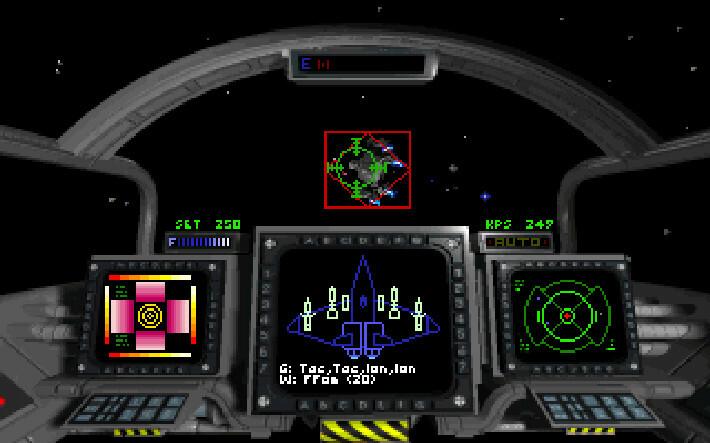Click the blue ship weapon loadout display
710x443 pixels.
pyautogui.click(x=365, y=305)
